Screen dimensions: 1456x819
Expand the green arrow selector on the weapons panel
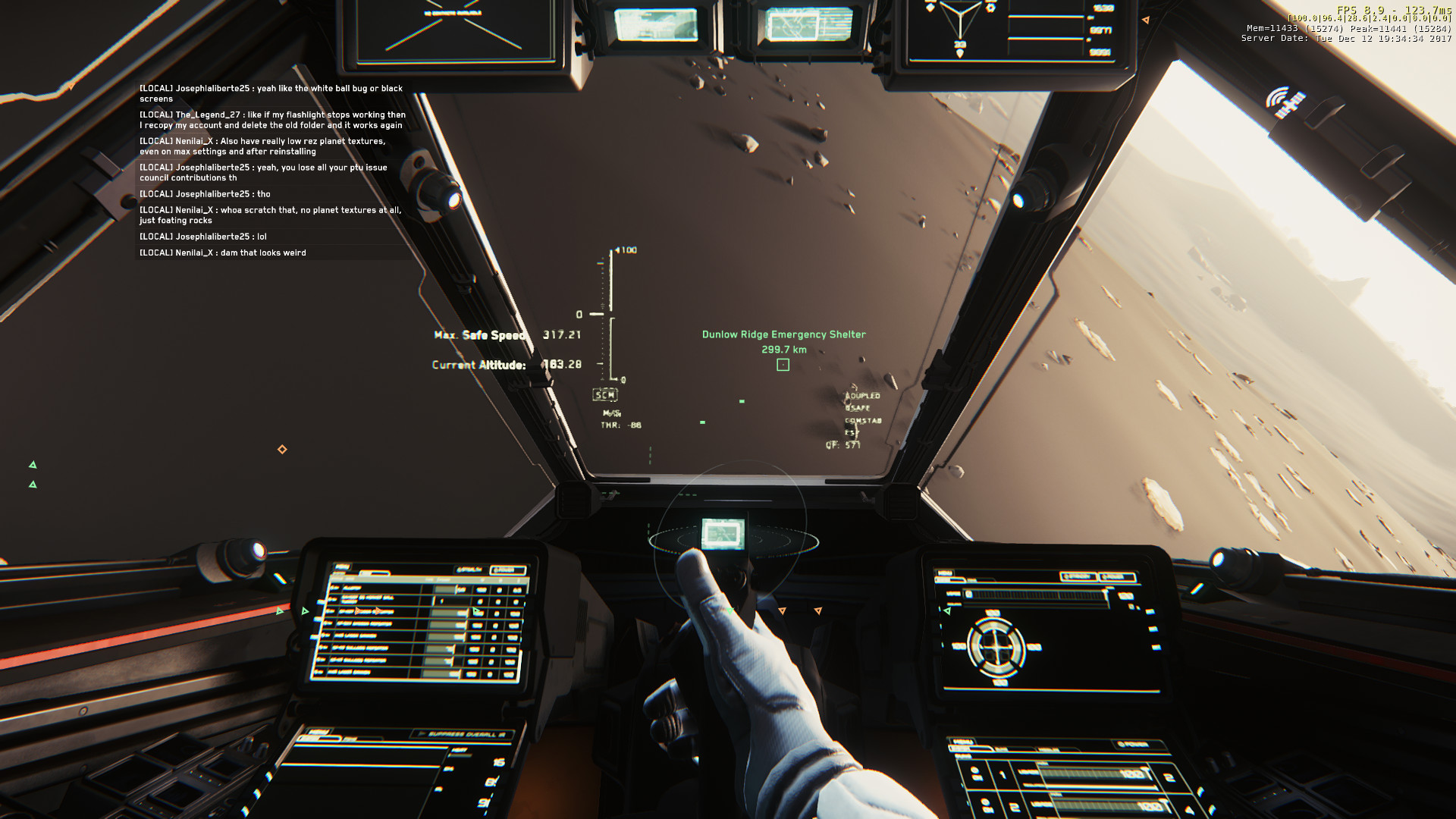point(475,611)
